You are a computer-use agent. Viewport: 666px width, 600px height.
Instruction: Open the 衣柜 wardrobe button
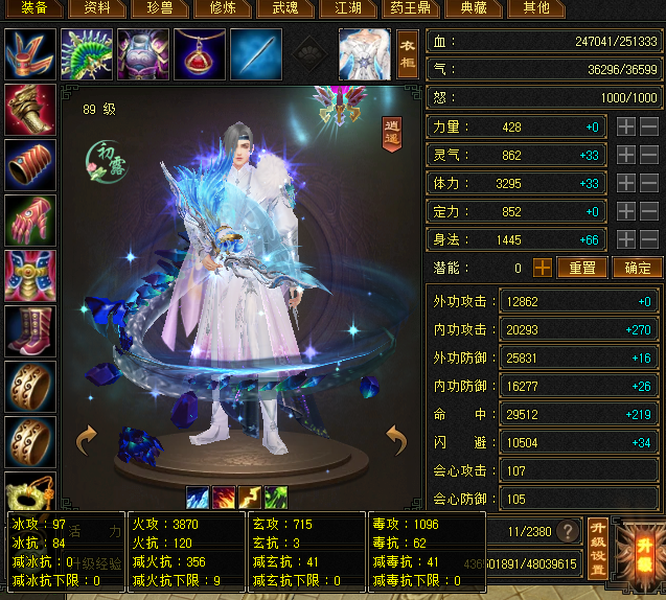coord(407,53)
